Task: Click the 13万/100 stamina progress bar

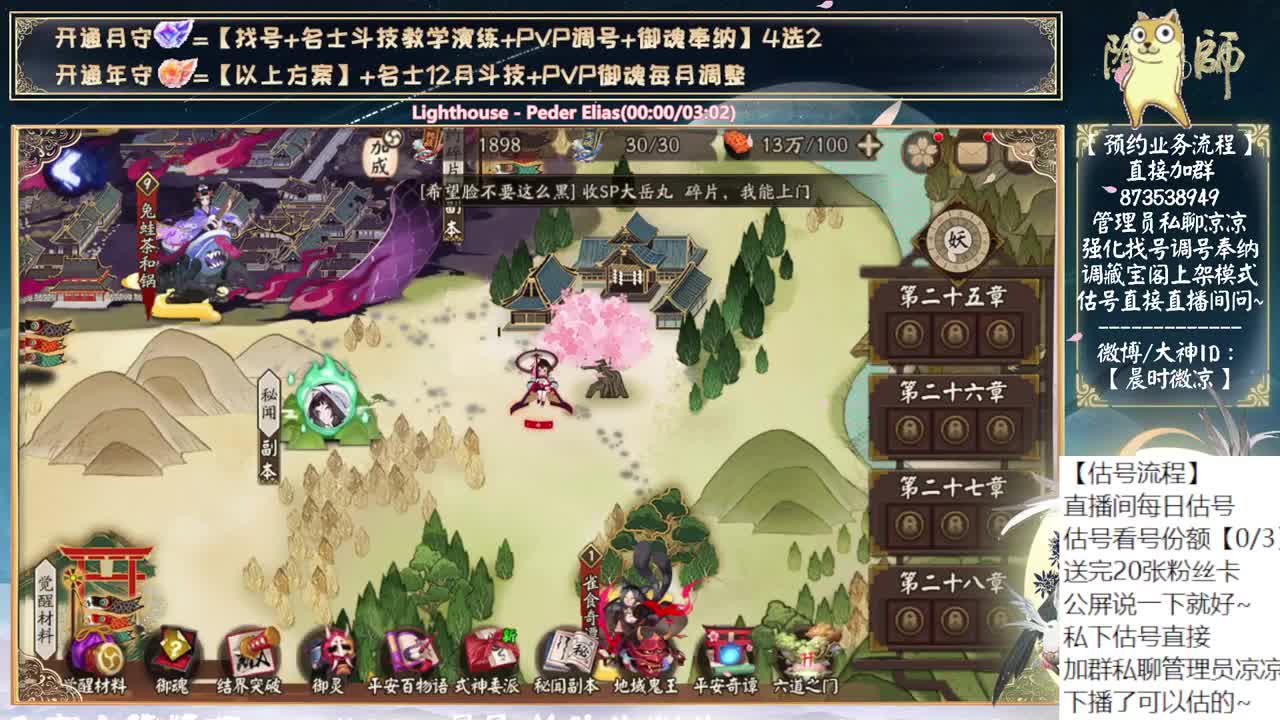Action: point(790,143)
